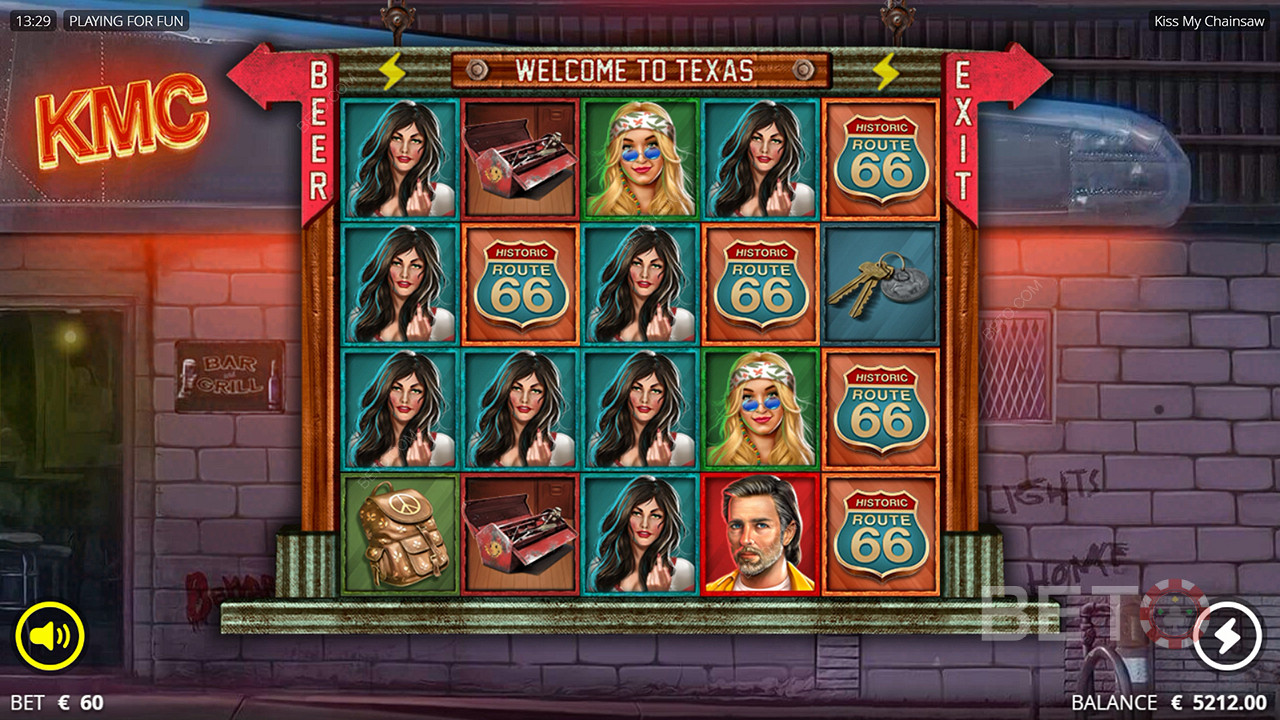The width and height of the screenshot is (1280, 720).
Task: Spin the reels with the lightning button
Action: click(1227, 635)
